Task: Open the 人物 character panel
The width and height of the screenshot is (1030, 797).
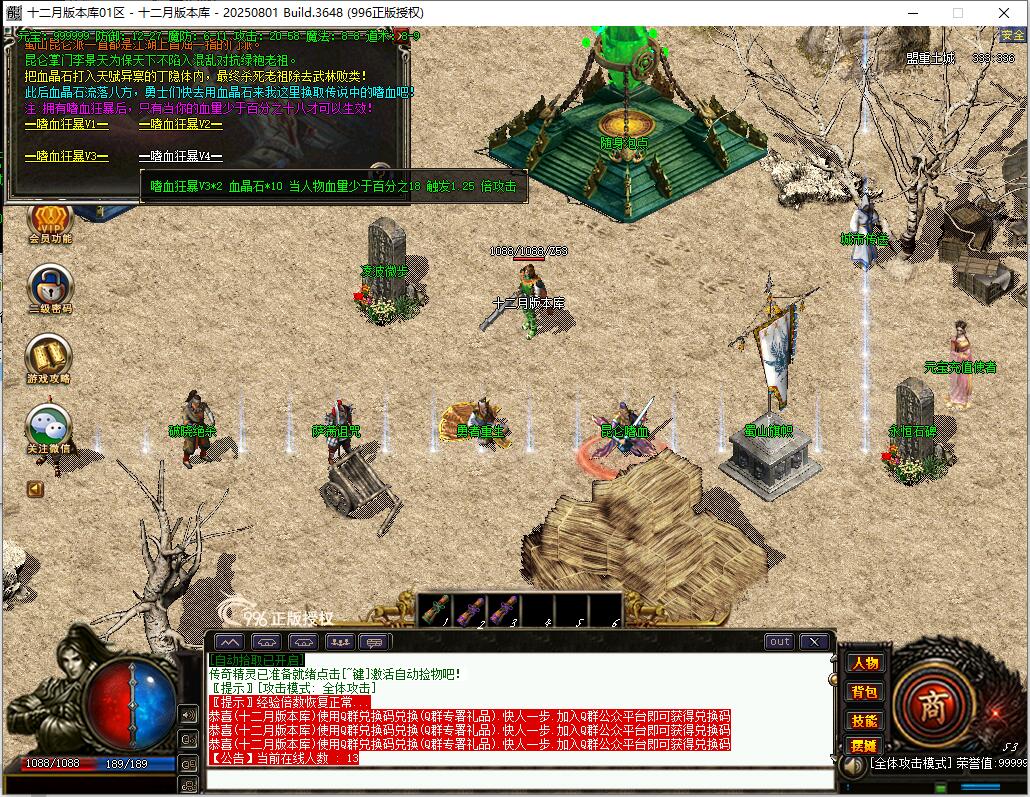Action: 864,663
